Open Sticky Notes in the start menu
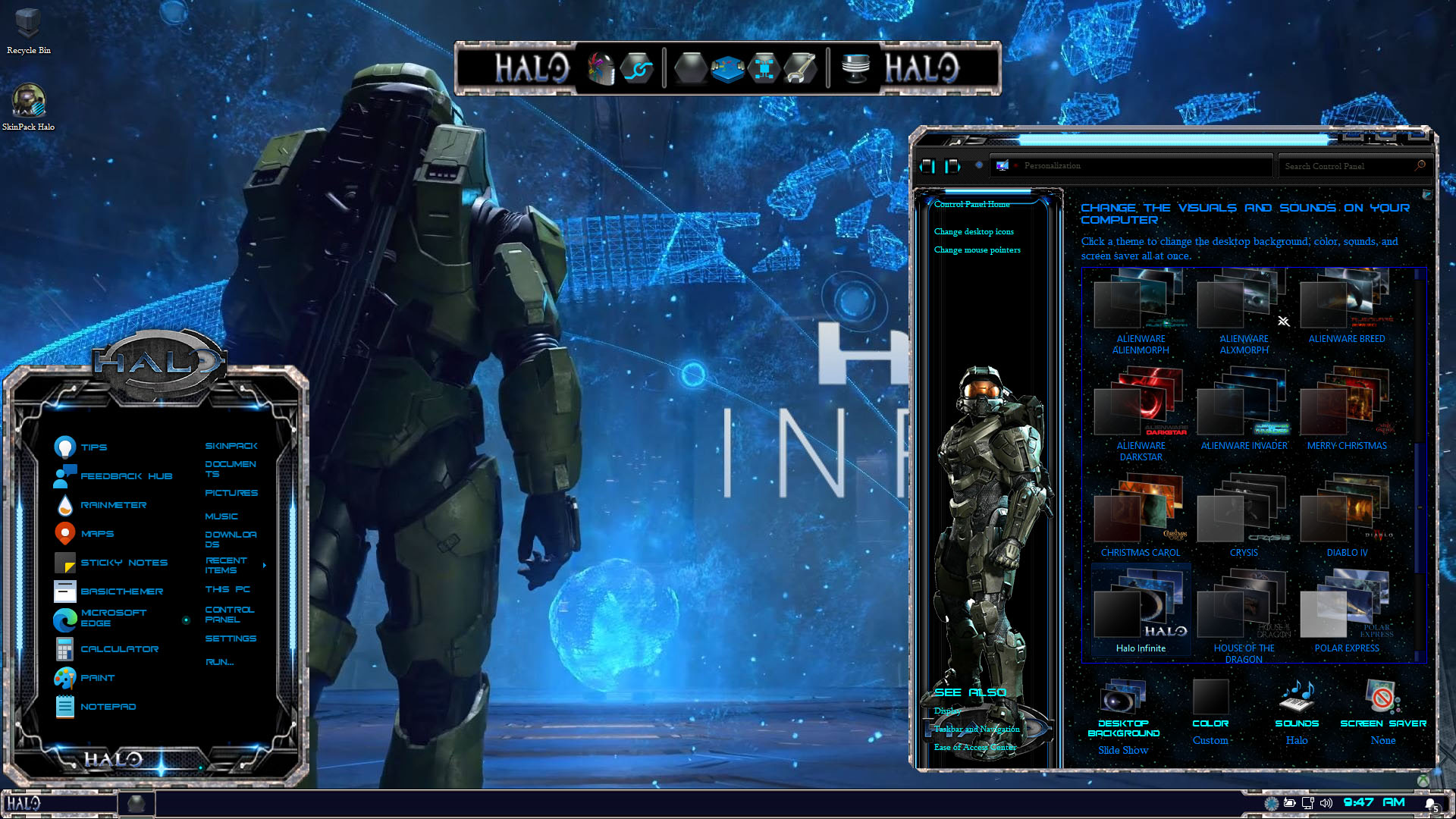The image size is (1456, 819). point(124,563)
